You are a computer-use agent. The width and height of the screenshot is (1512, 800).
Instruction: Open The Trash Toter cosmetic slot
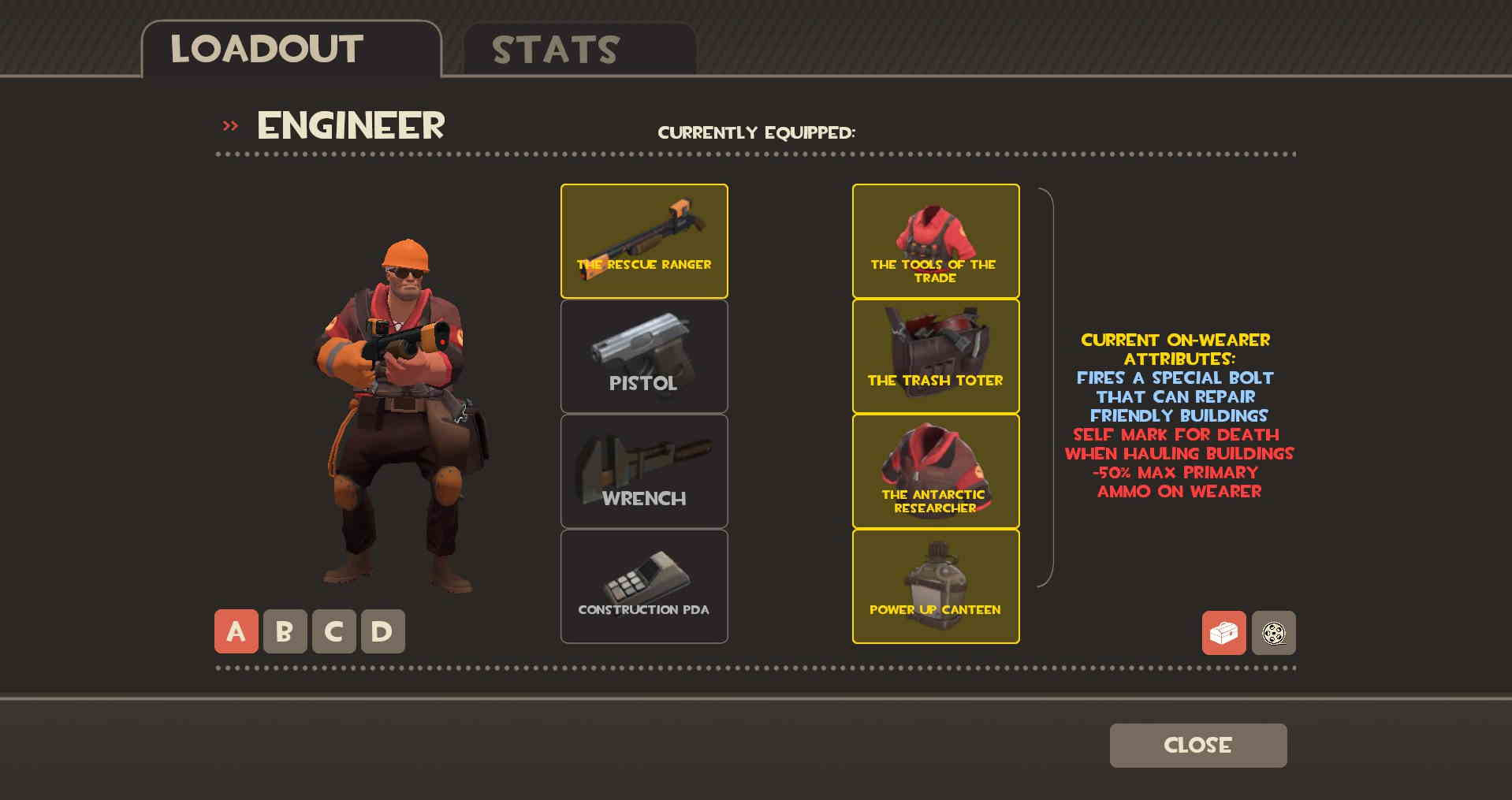point(935,355)
